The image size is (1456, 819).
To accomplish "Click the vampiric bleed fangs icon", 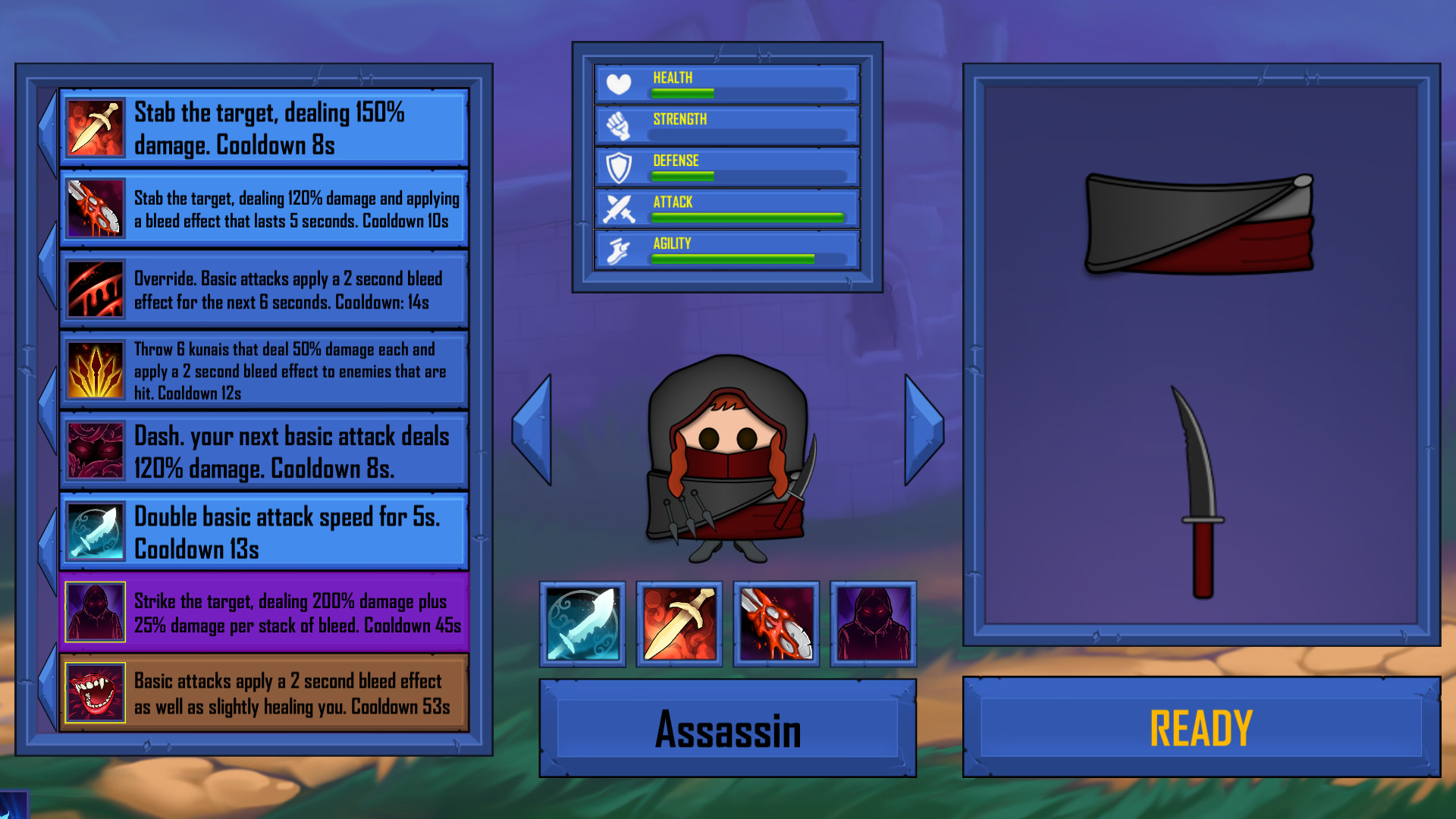I will (94, 692).
